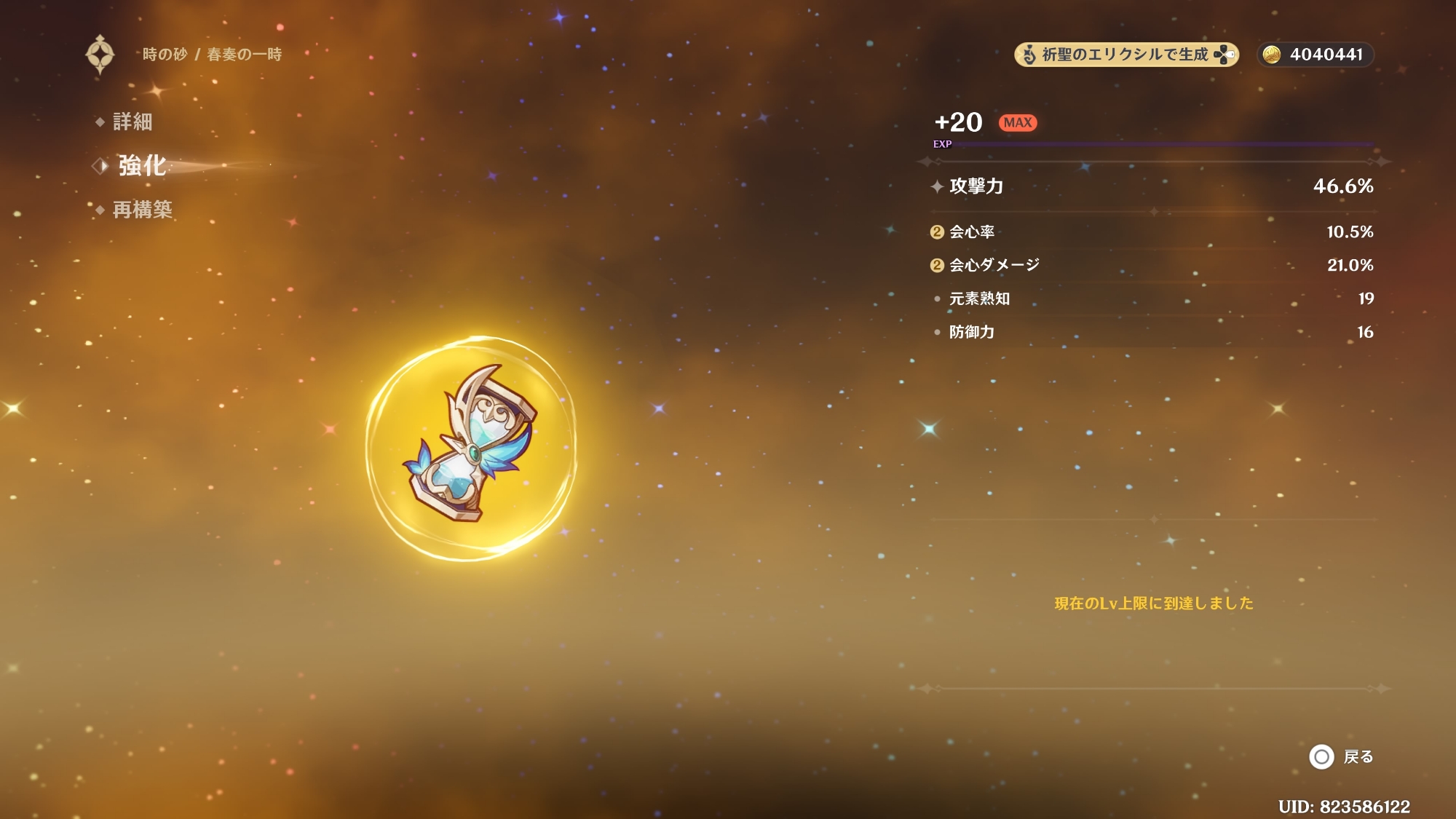1456x819 pixels.
Task: Click the 祈聖のエリクシルで生成 button
Action: tap(1125, 55)
